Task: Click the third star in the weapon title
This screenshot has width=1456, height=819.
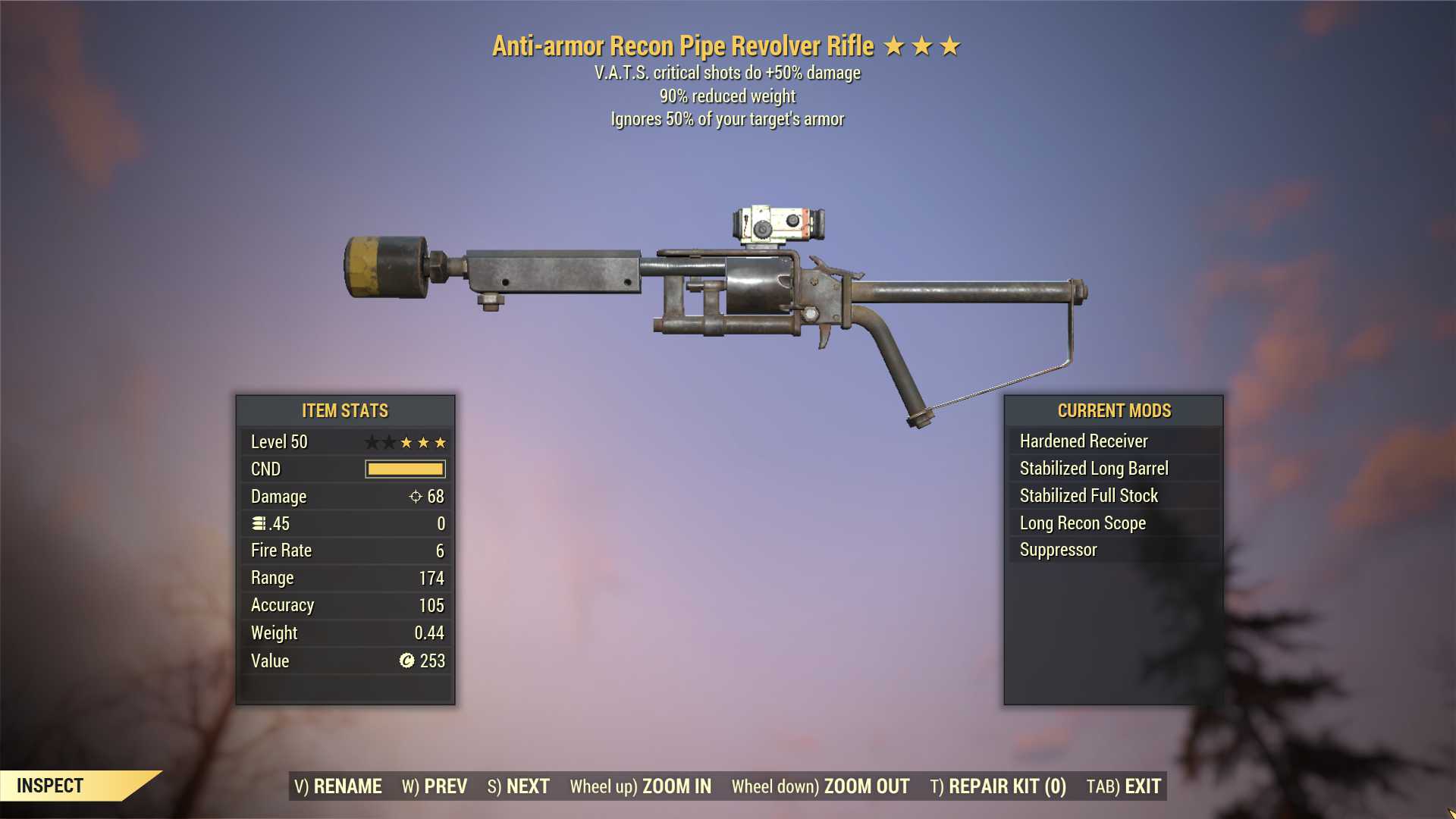Action: pos(950,45)
